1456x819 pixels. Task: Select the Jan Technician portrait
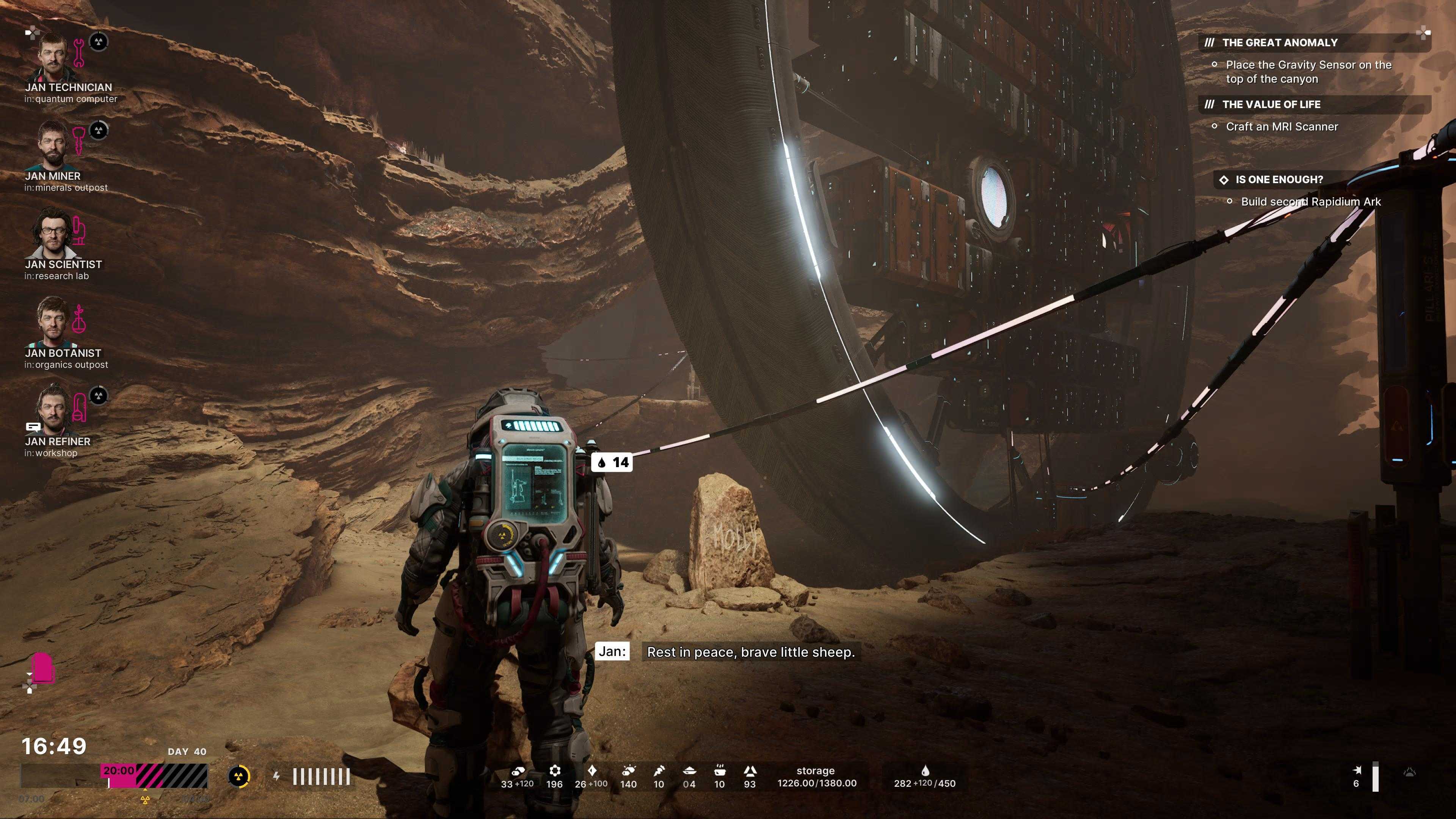(x=53, y=55)
